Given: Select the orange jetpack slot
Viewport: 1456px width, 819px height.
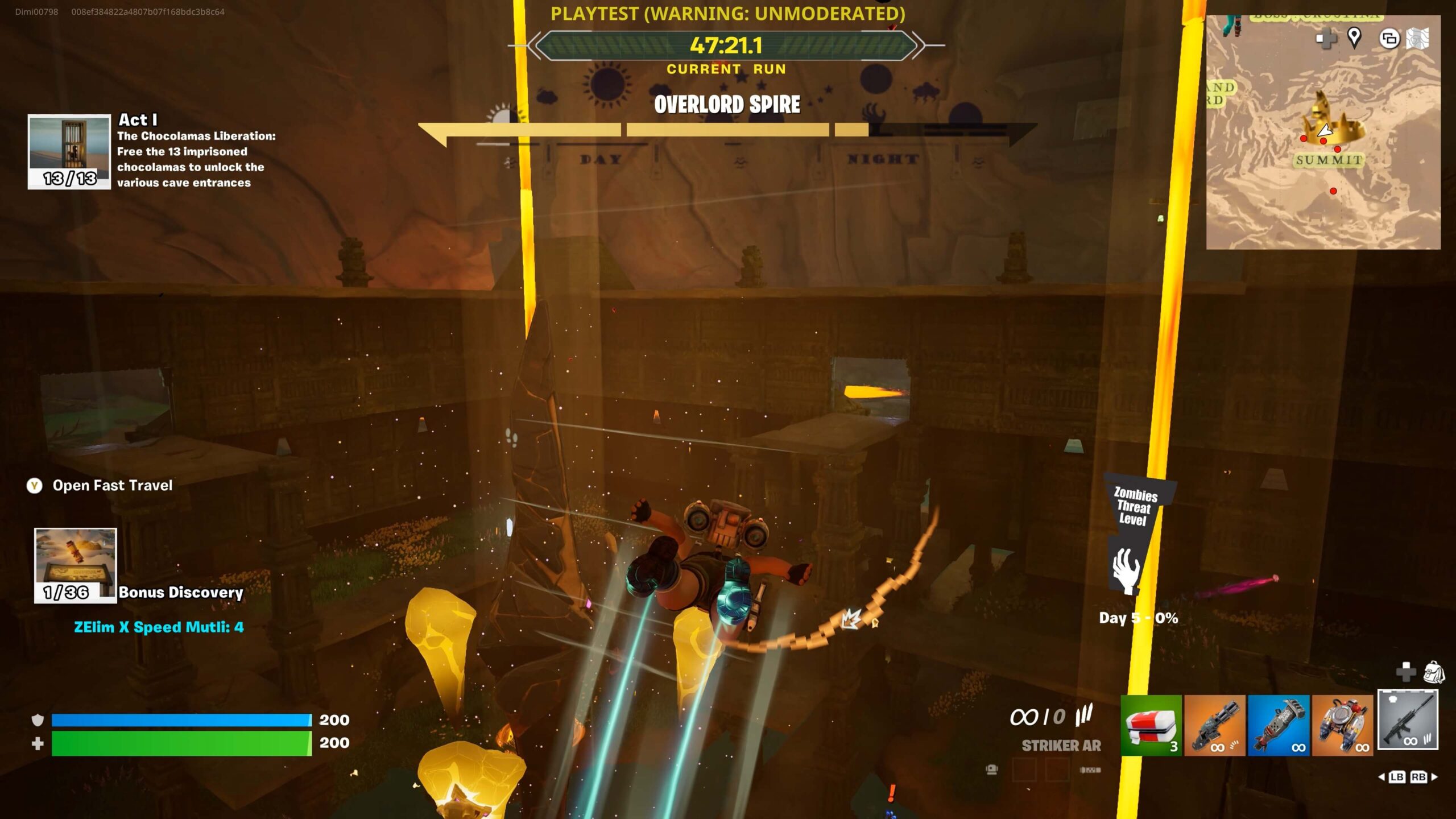Looking at the screenshot, I should click(x=1342, y=725).
